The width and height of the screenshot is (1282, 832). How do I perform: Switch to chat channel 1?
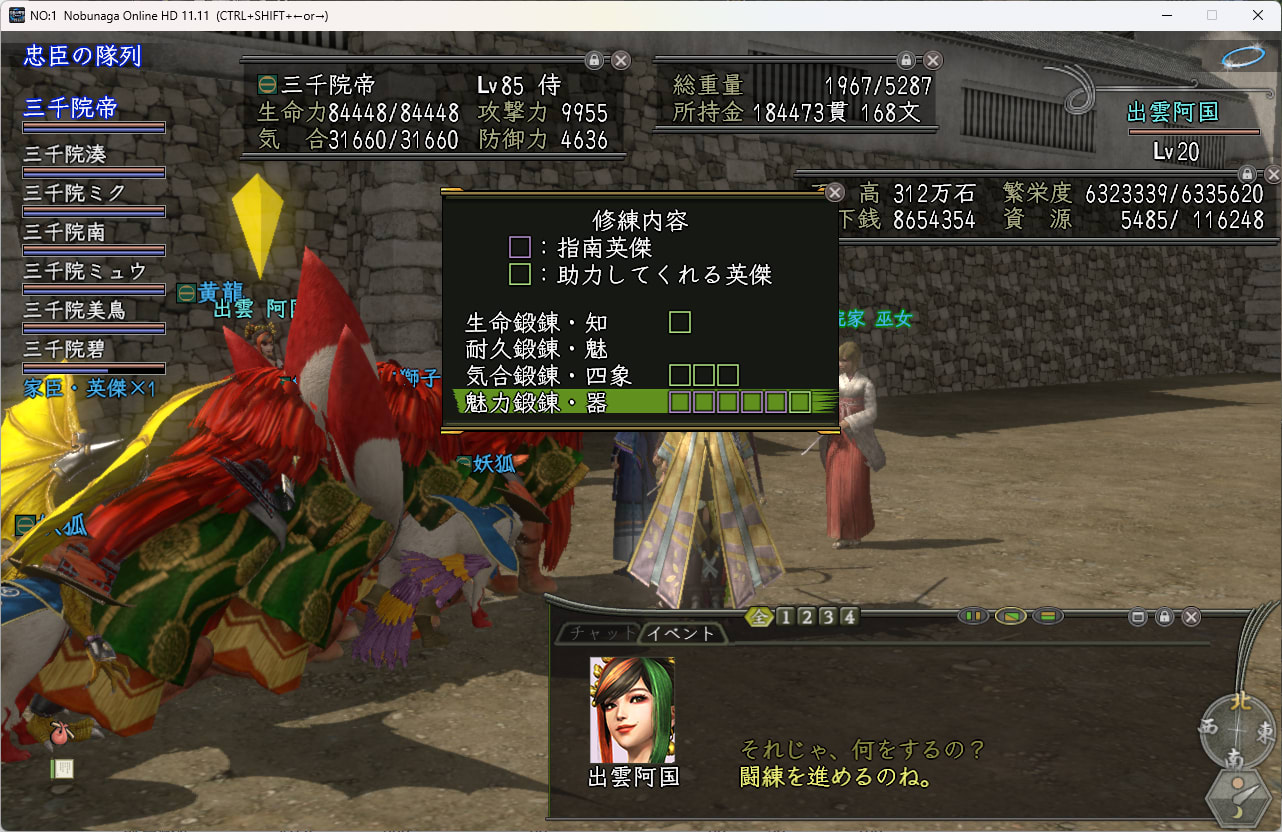pos(785,617)
